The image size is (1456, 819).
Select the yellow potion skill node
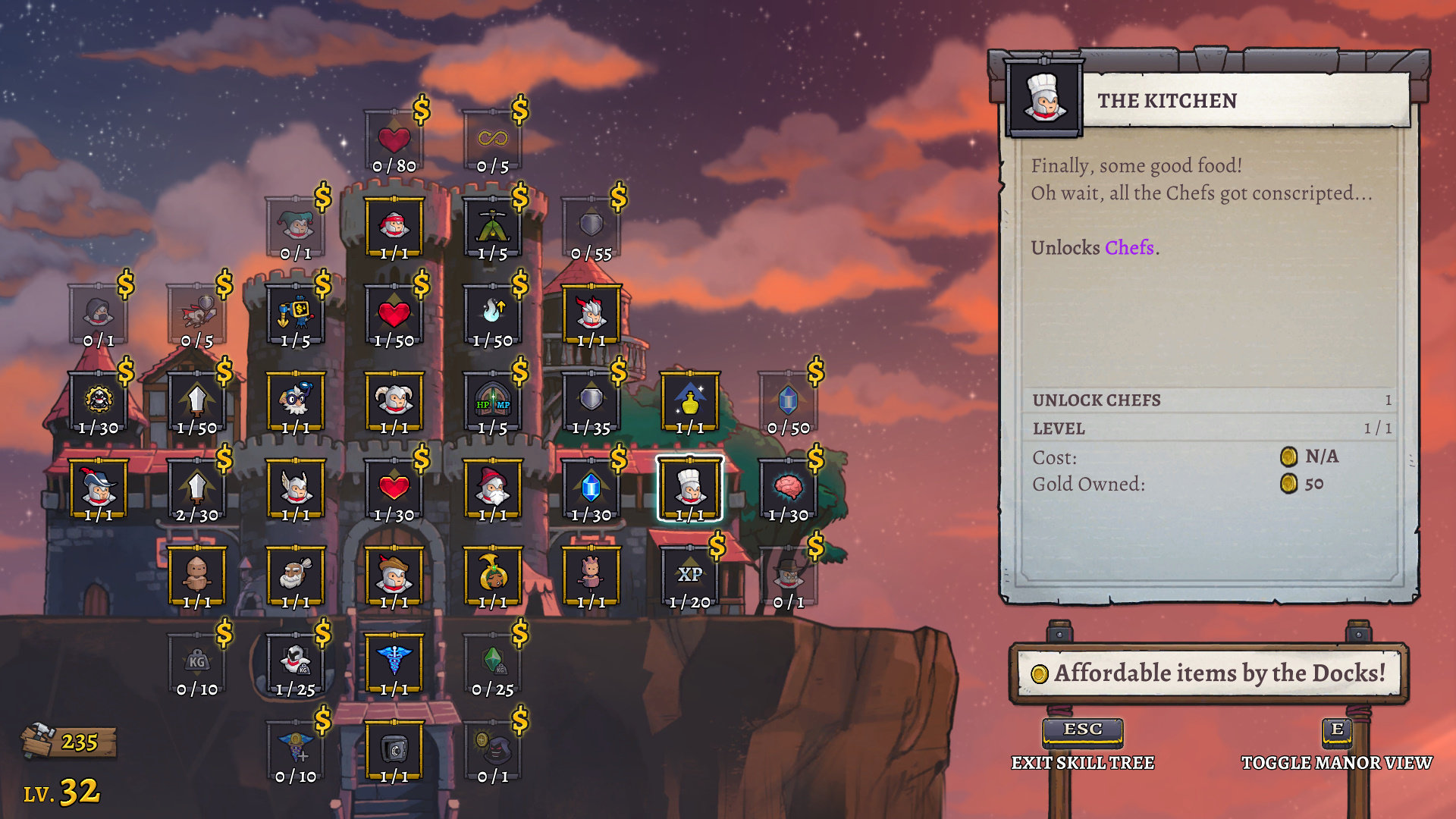pos(689,400)
